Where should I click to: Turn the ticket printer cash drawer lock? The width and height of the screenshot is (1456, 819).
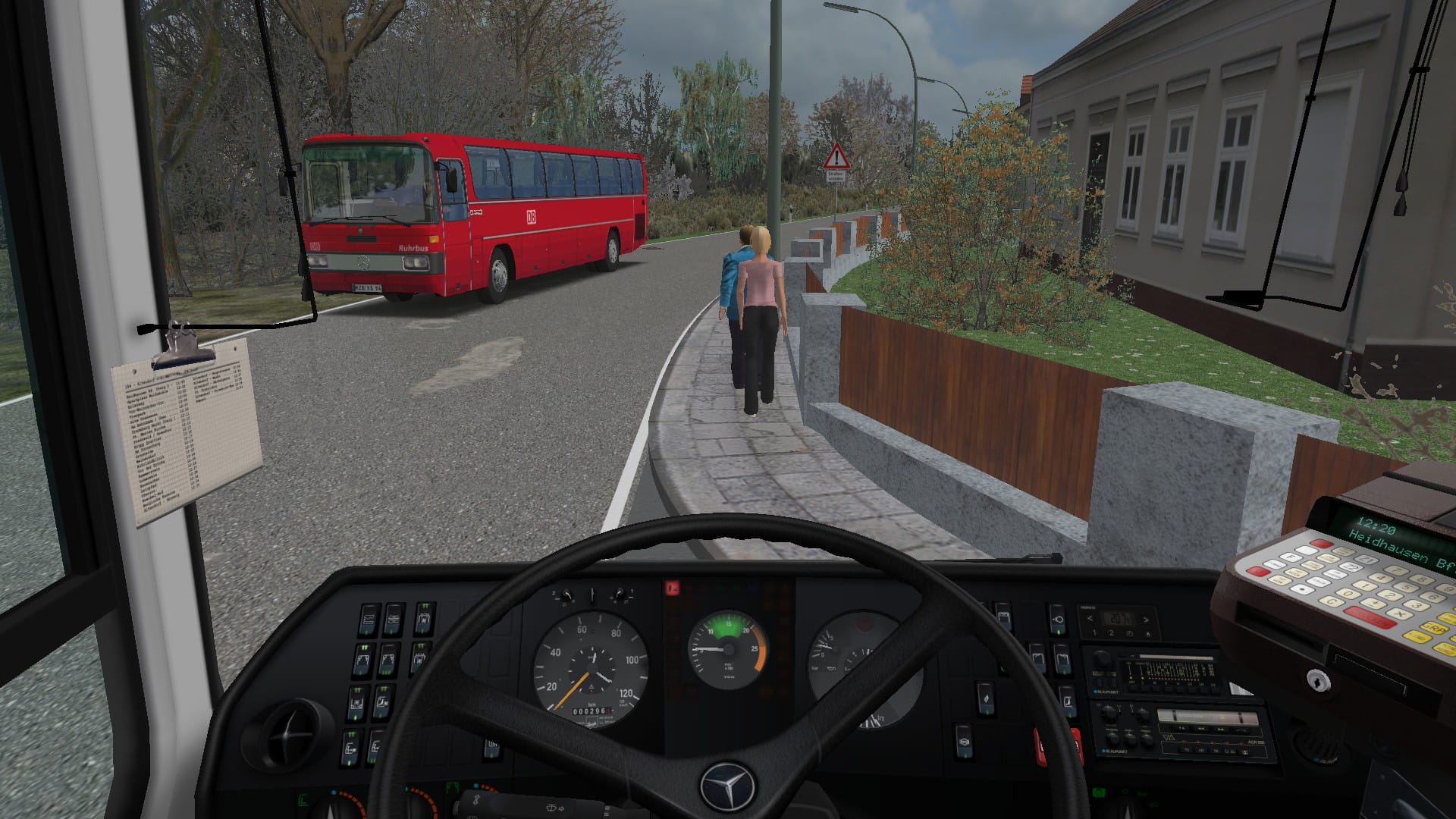tap(1319, 681)
